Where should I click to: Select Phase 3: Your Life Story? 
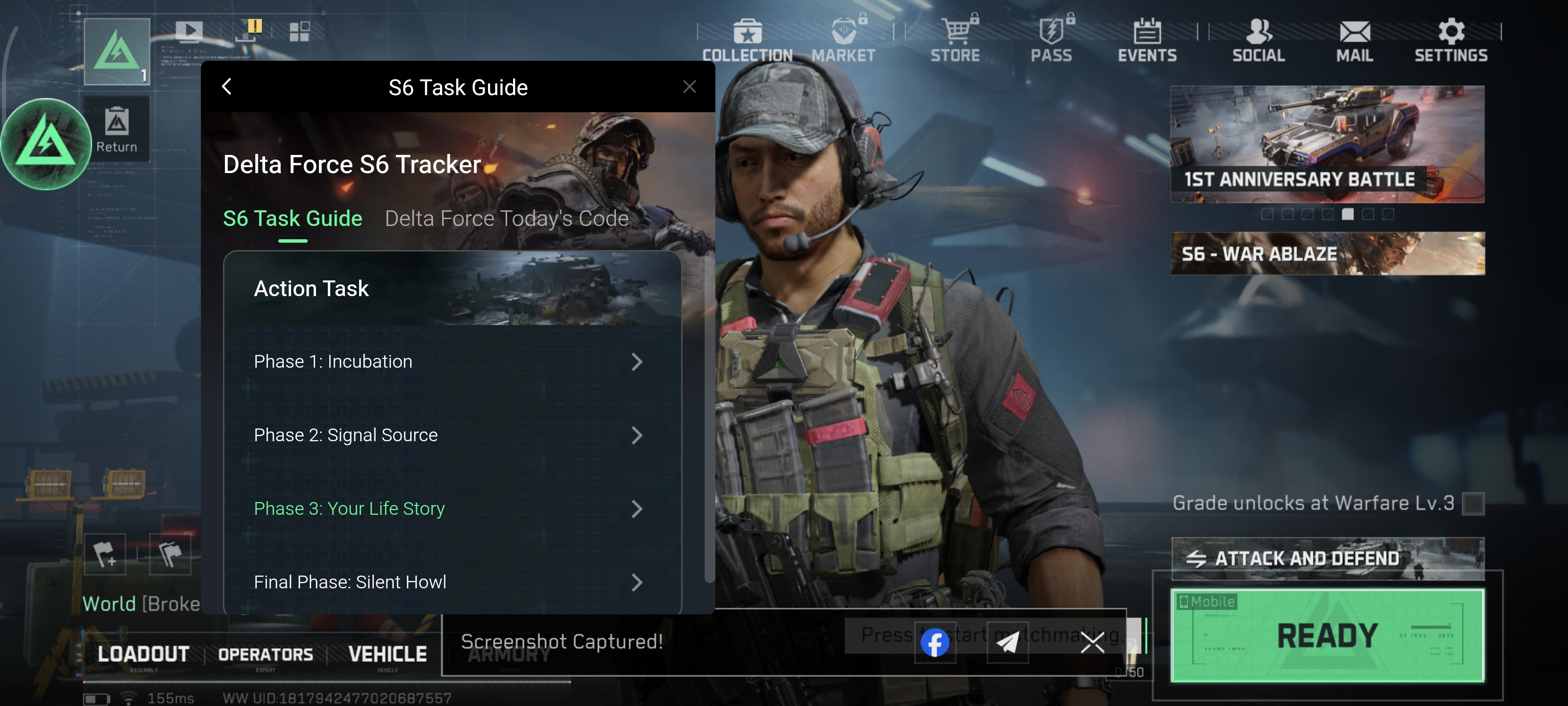tap(448, 508)
